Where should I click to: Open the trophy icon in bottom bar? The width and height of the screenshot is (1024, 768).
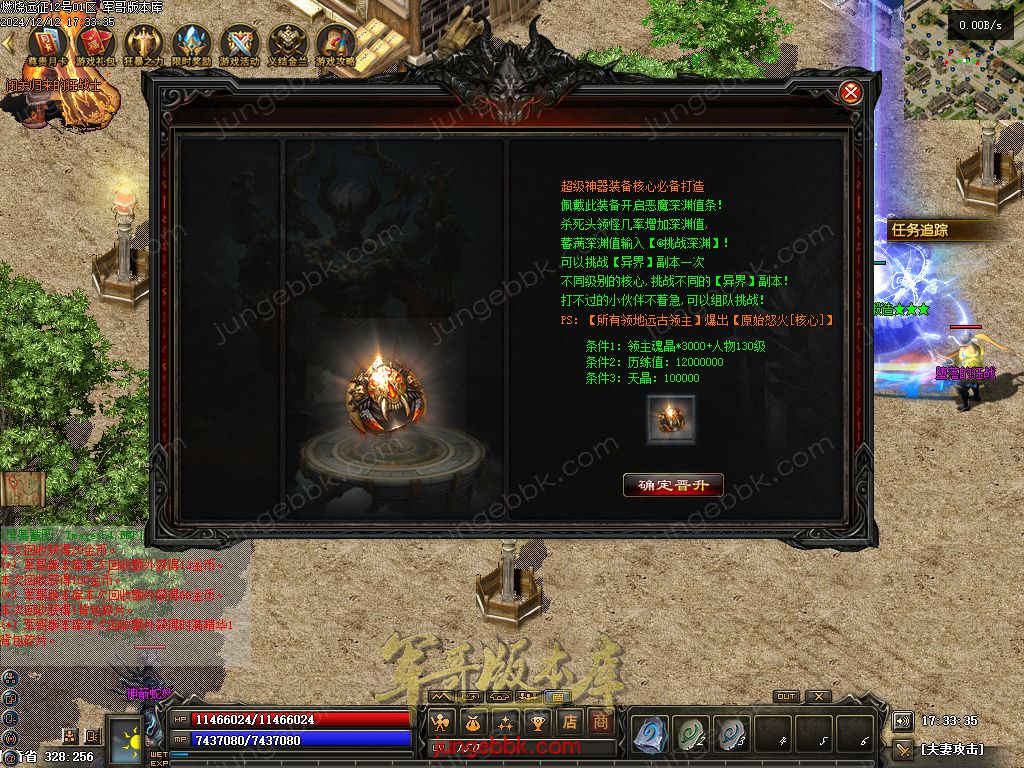(x=538, y=722)
